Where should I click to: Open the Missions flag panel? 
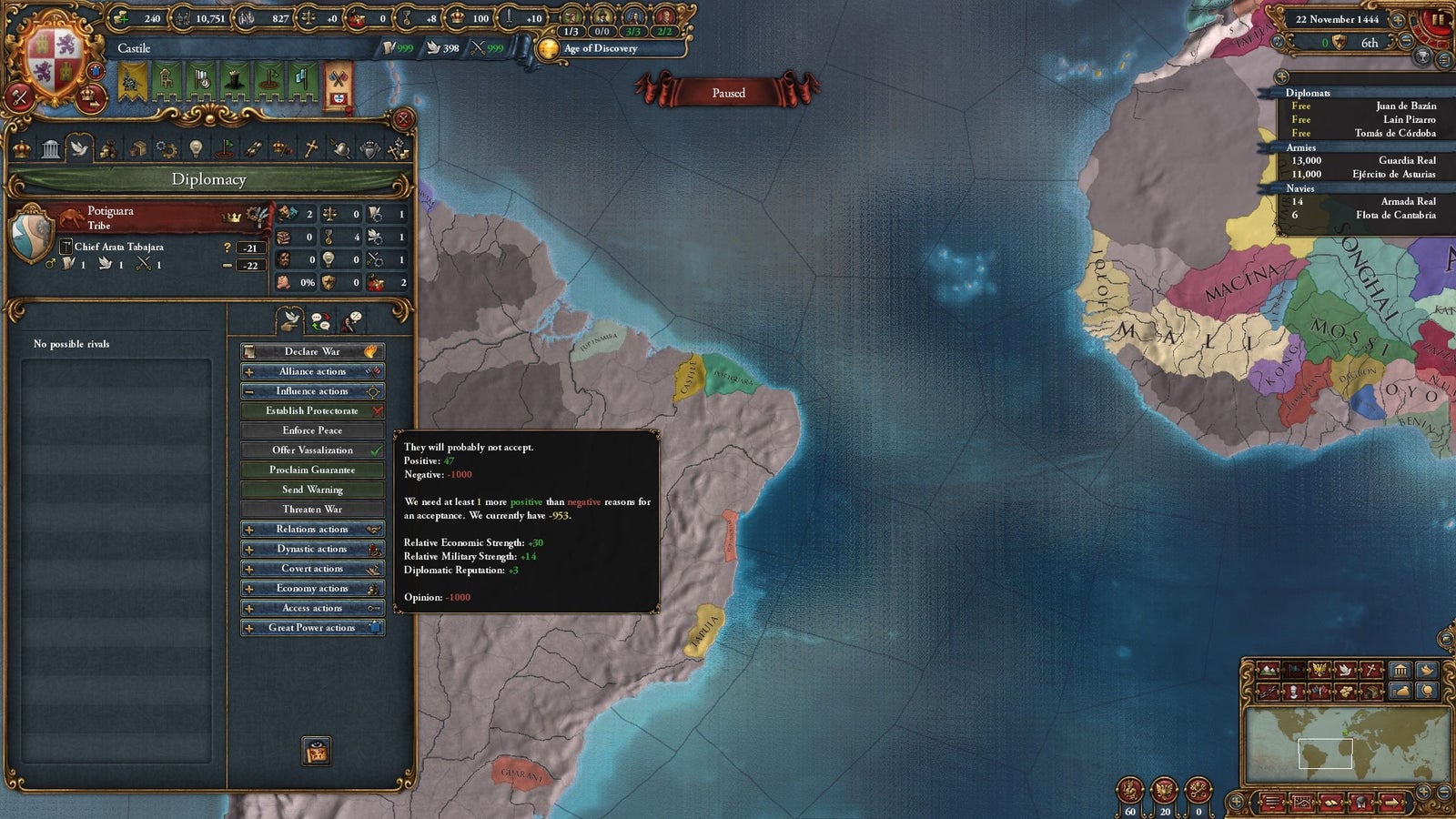227,150
